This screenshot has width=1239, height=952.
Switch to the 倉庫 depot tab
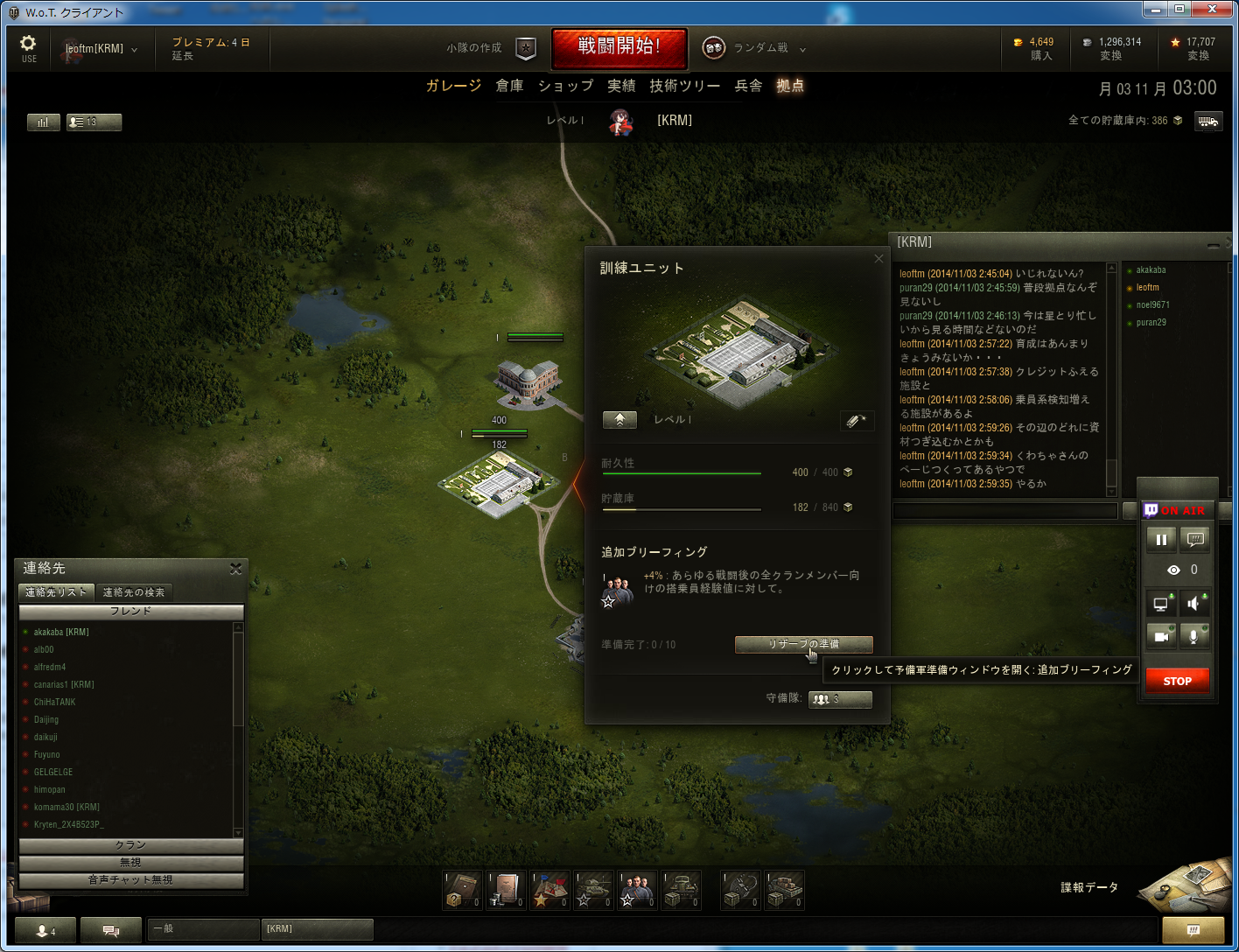coord(509,86)
